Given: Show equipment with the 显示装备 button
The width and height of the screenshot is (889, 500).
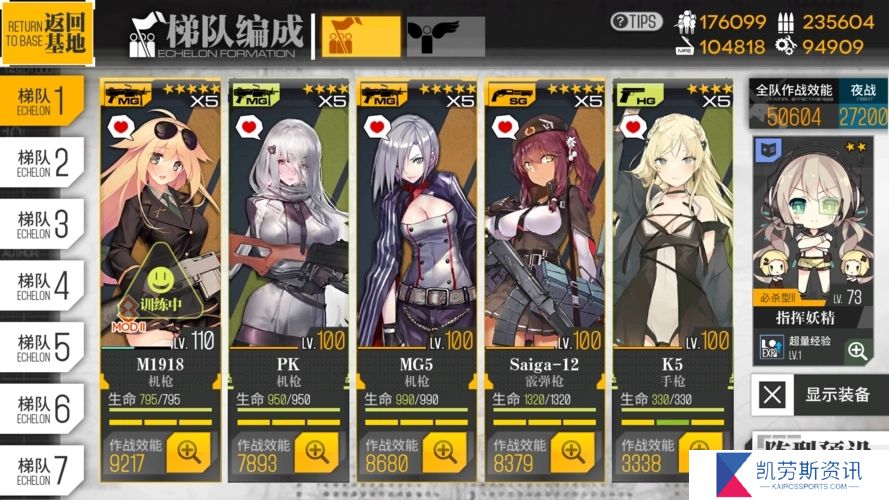Looking at the screenshot, I should [x=819, y=394].
